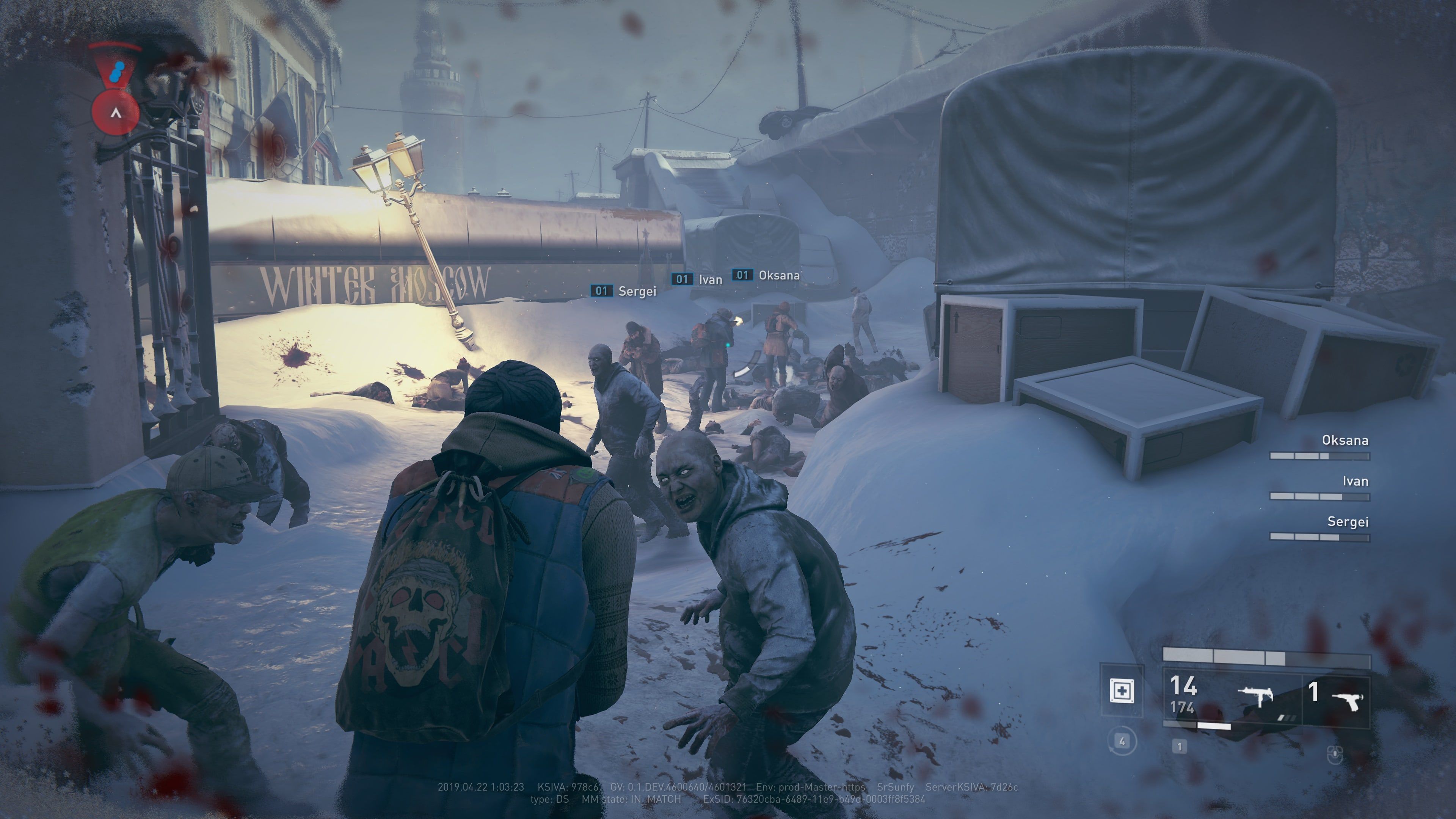Image resolution: width=1456 pixels, height=819 pixels.
Task: Click Ivan's floating name tag
Action: click(698, 279)
